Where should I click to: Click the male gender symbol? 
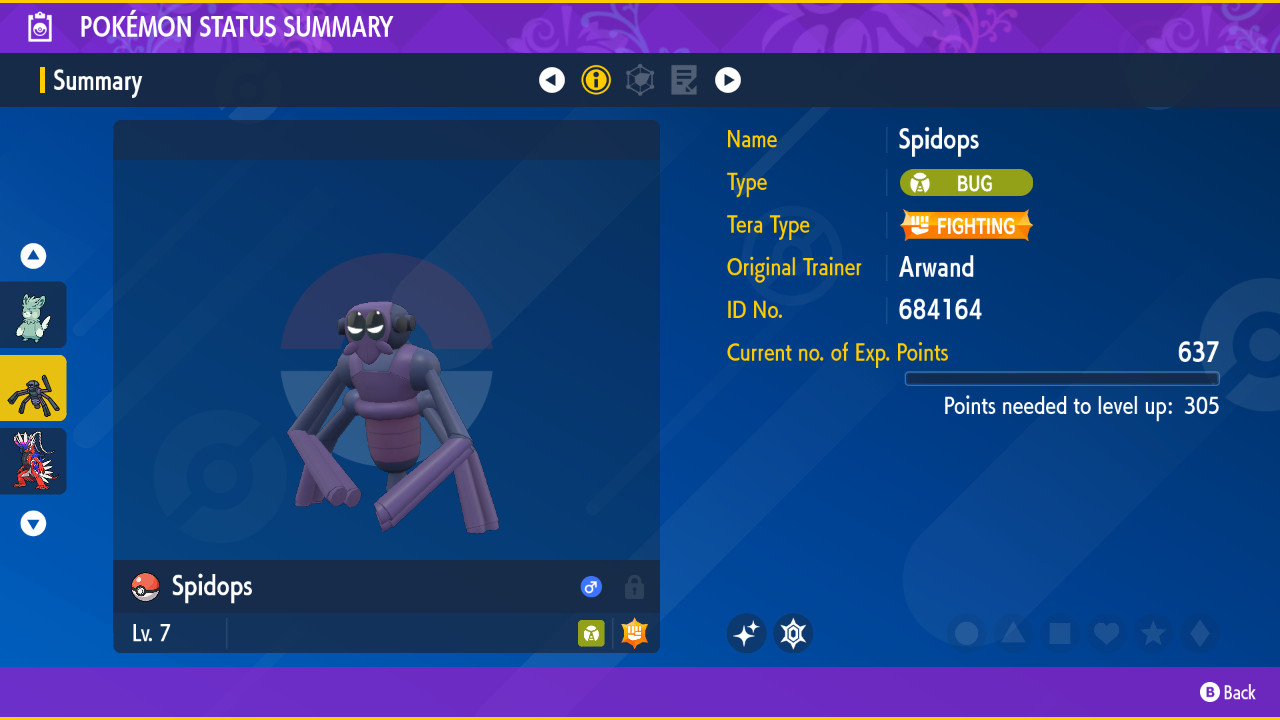[x=591, y=587]
